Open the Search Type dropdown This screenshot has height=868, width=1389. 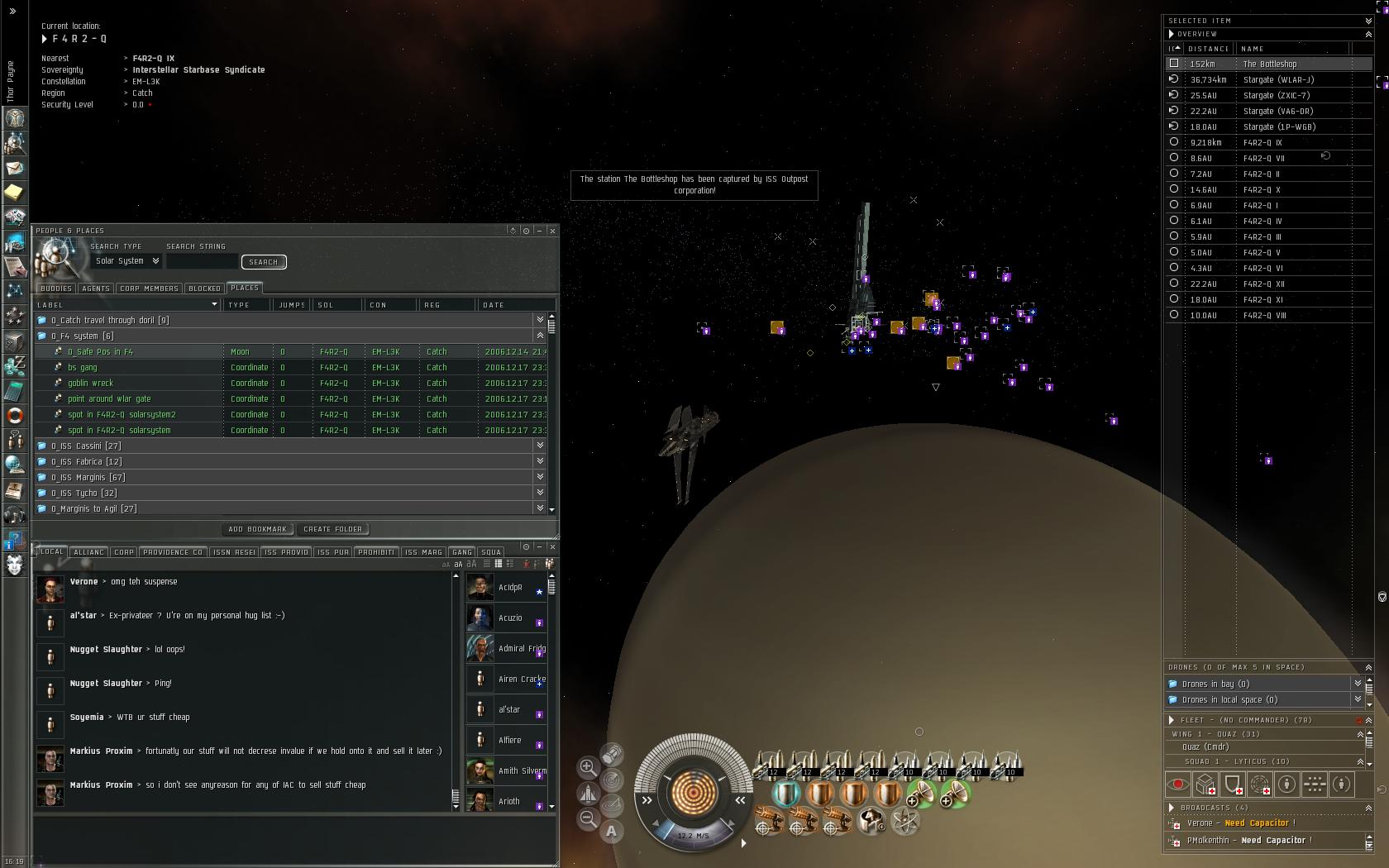(x=127, y=261)
